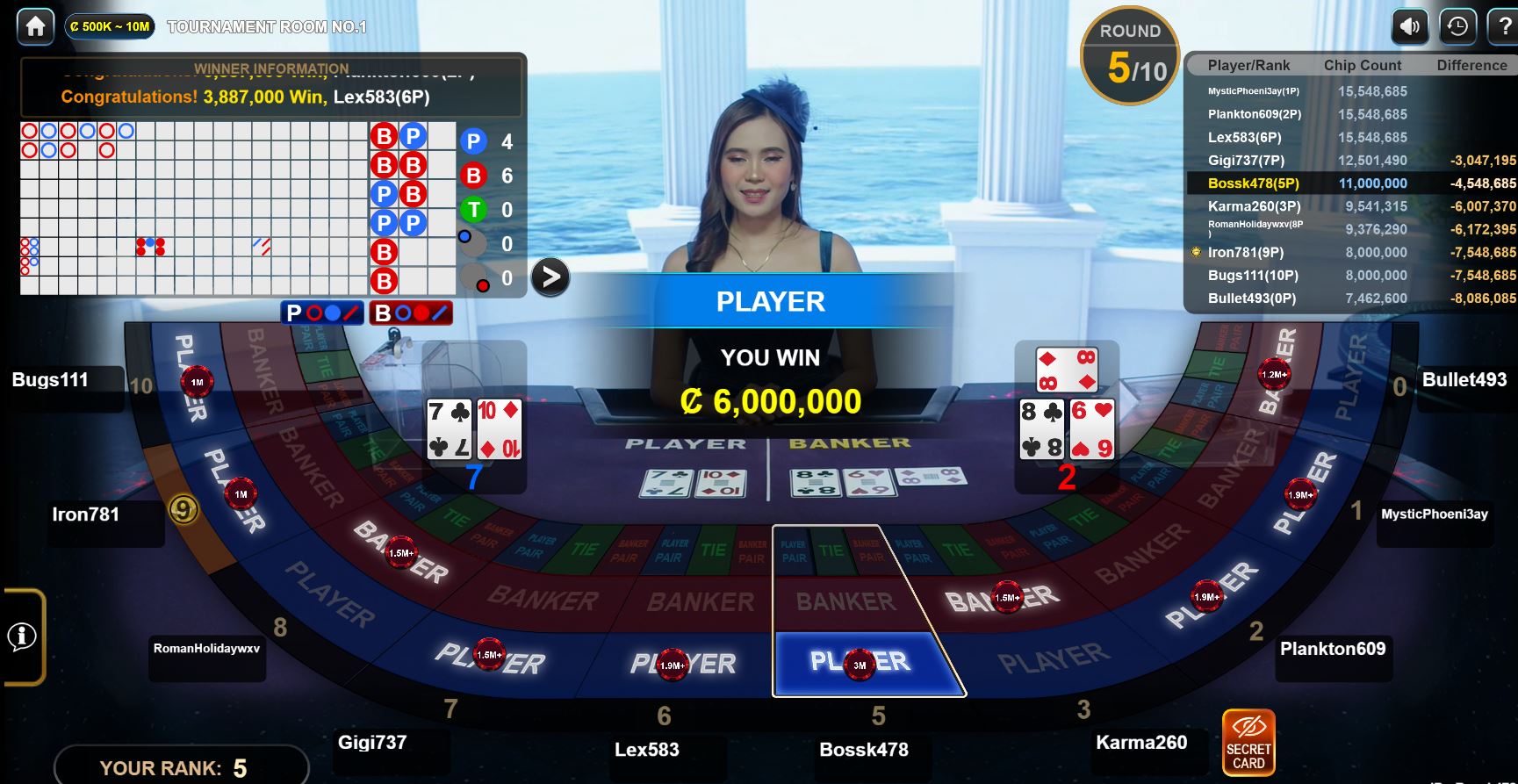
Task: Toggle the sound speaker button
Action: point(1409,26)
